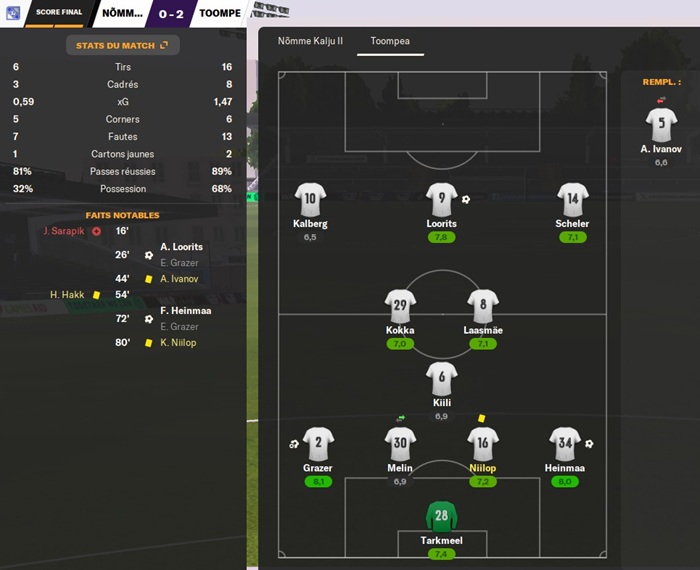Click the Score Final header tab

[54, 13]
